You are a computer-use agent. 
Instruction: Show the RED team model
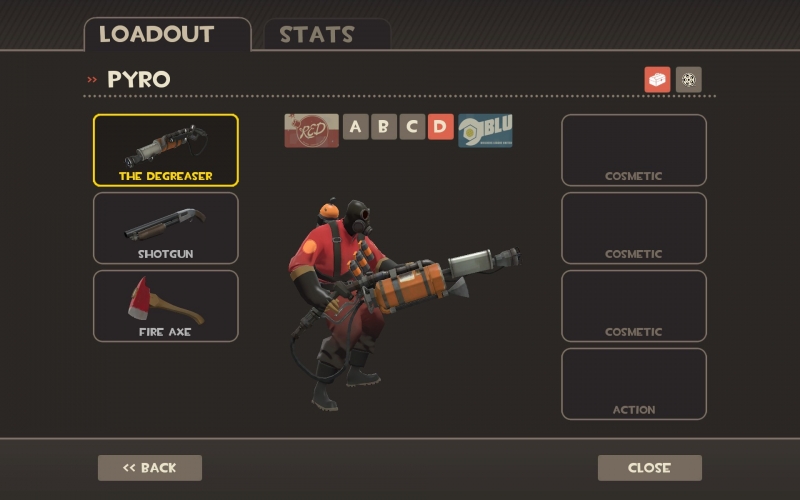[311, 130]
